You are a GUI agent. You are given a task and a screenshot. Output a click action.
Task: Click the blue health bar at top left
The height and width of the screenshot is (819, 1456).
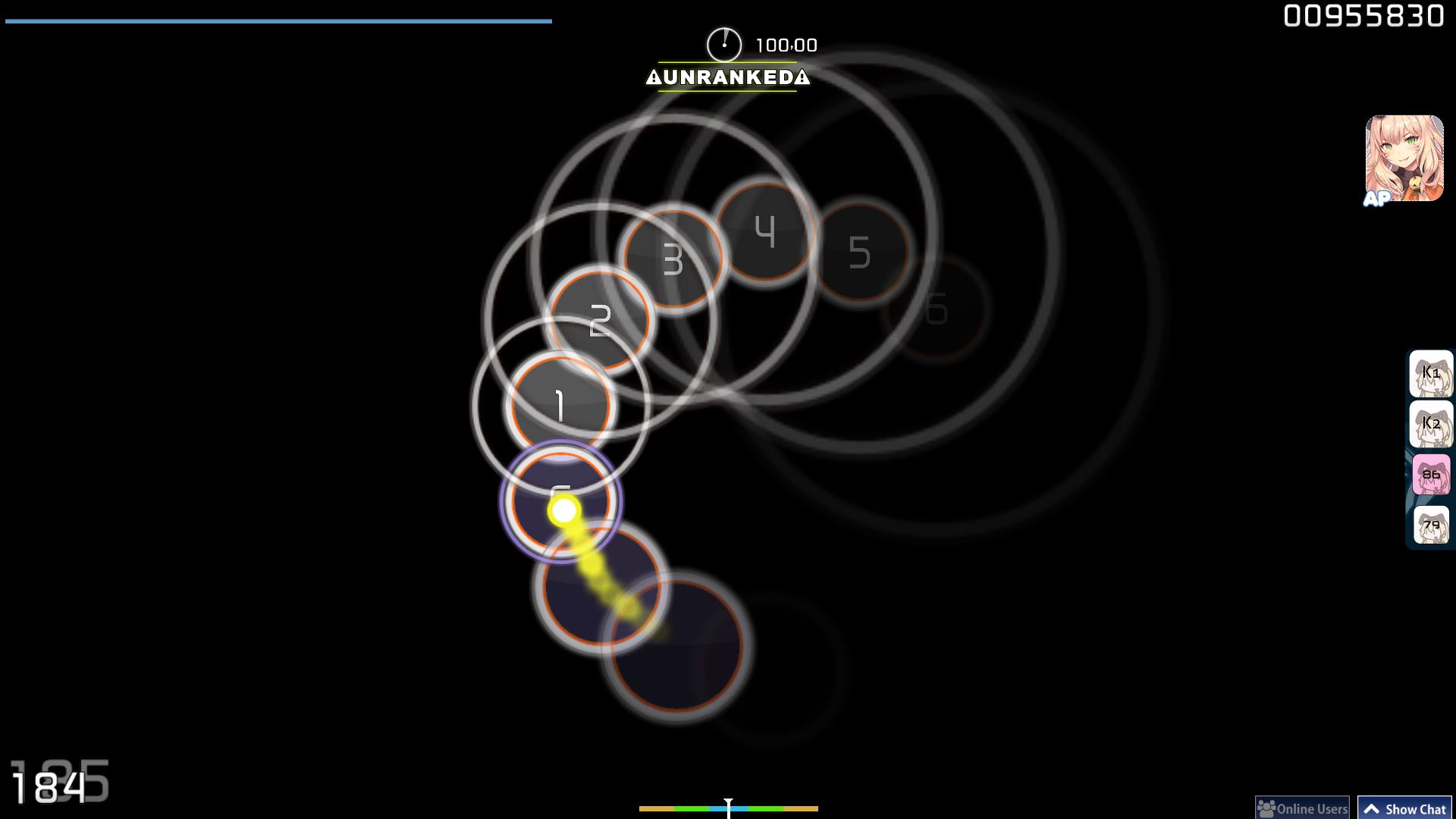pyautogui.click(x=277, y=20)
